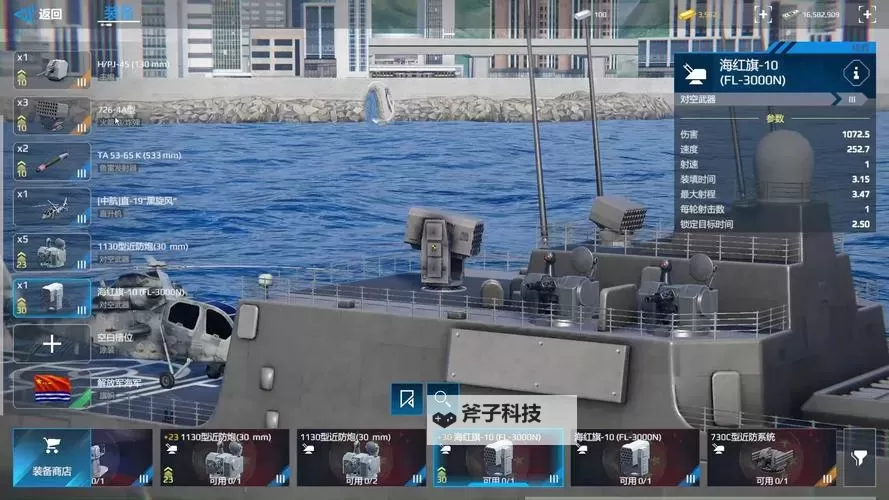Choose the TA 53-65 K torpedo slot

click(52, 161)
